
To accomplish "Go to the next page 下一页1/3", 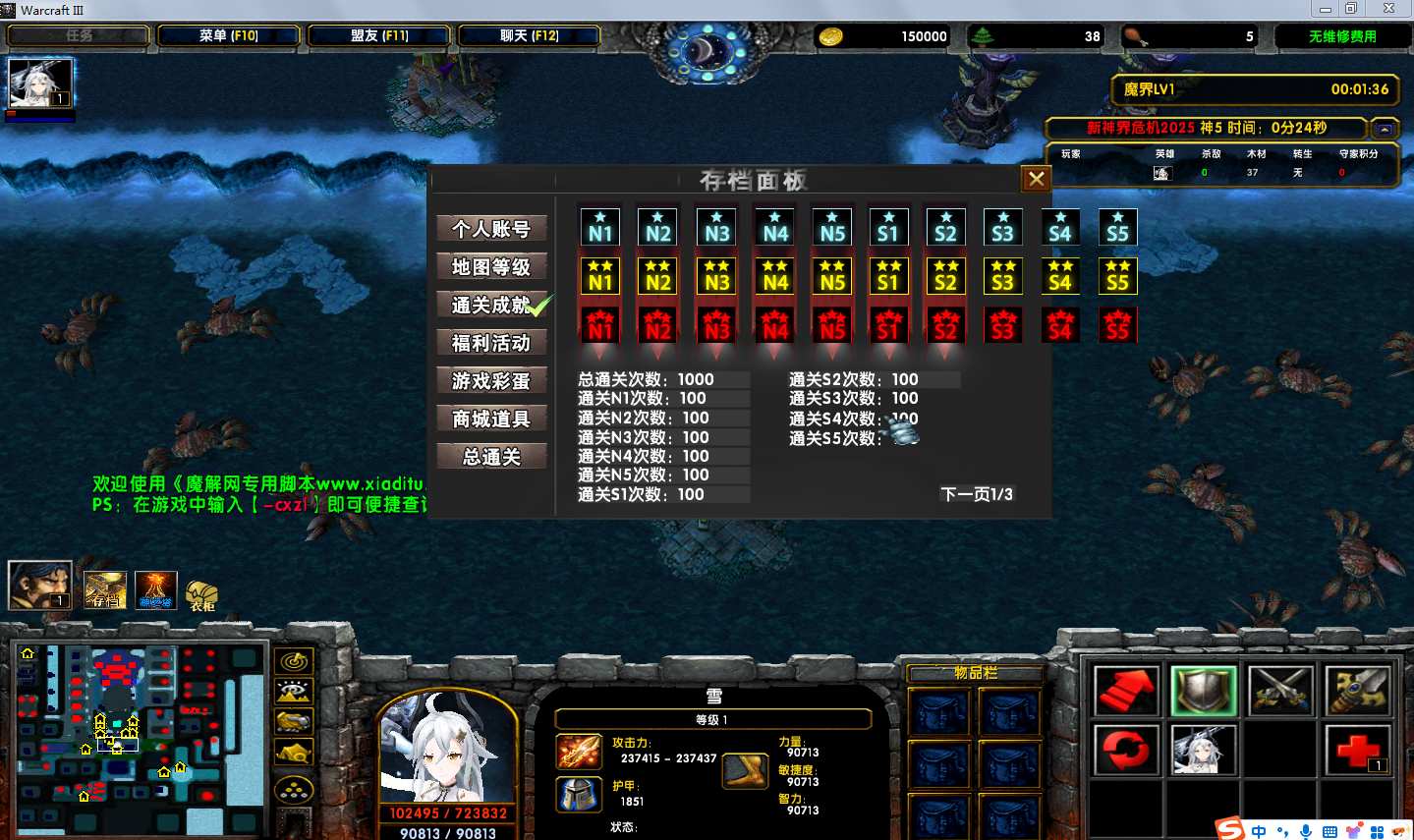I will coord(976,494).
